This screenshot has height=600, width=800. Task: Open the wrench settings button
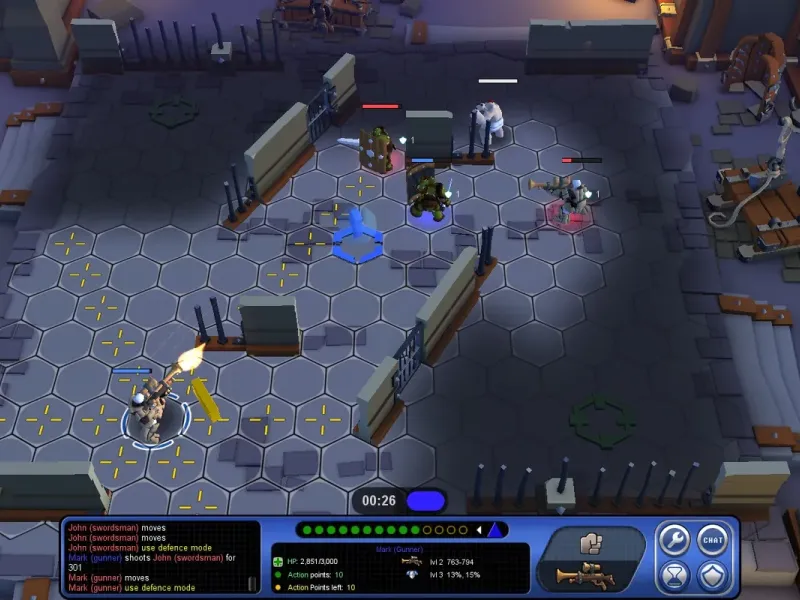click(673, 539)
